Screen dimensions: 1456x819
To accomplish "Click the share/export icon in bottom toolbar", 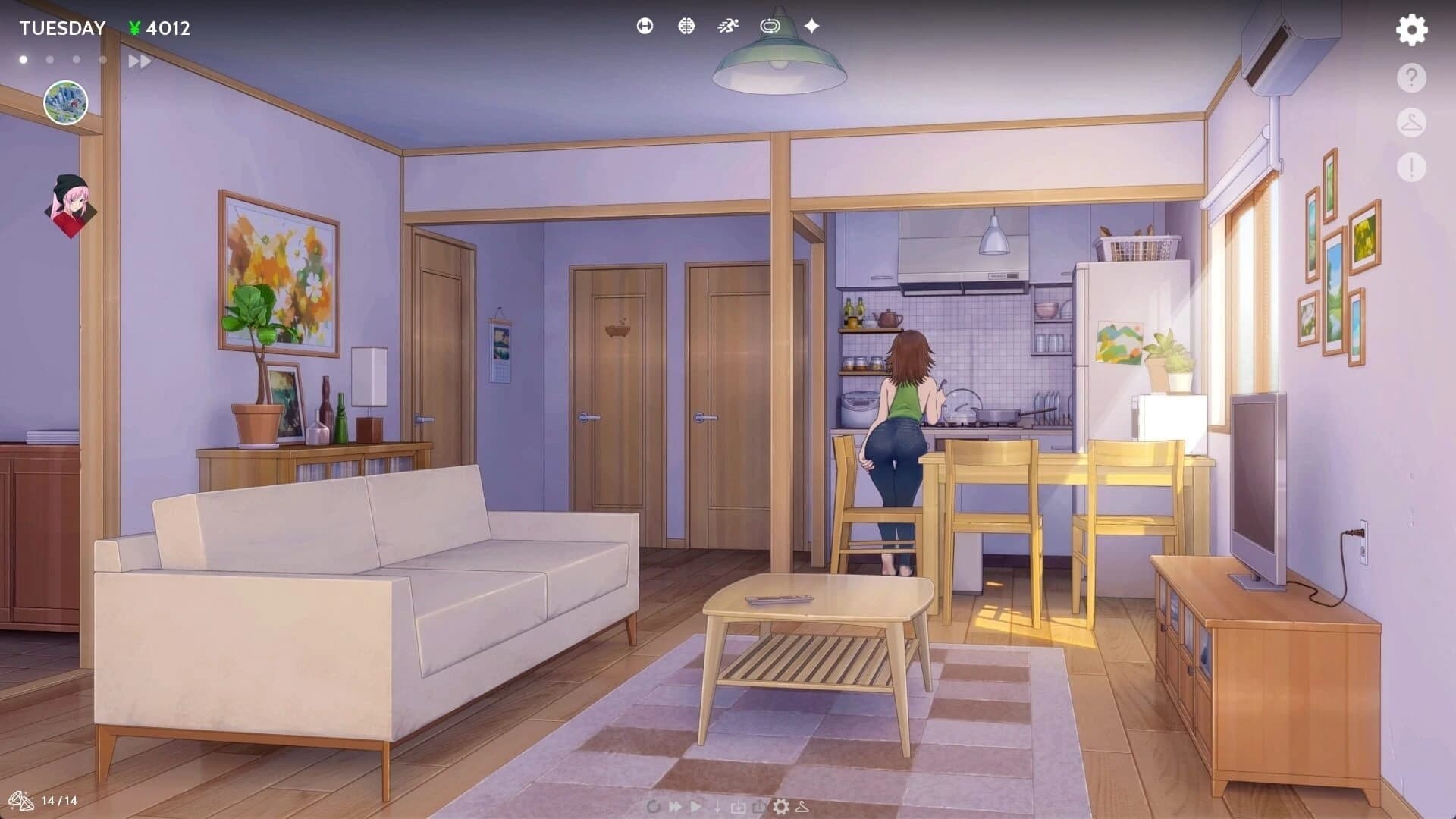I will tap(759, 806).
